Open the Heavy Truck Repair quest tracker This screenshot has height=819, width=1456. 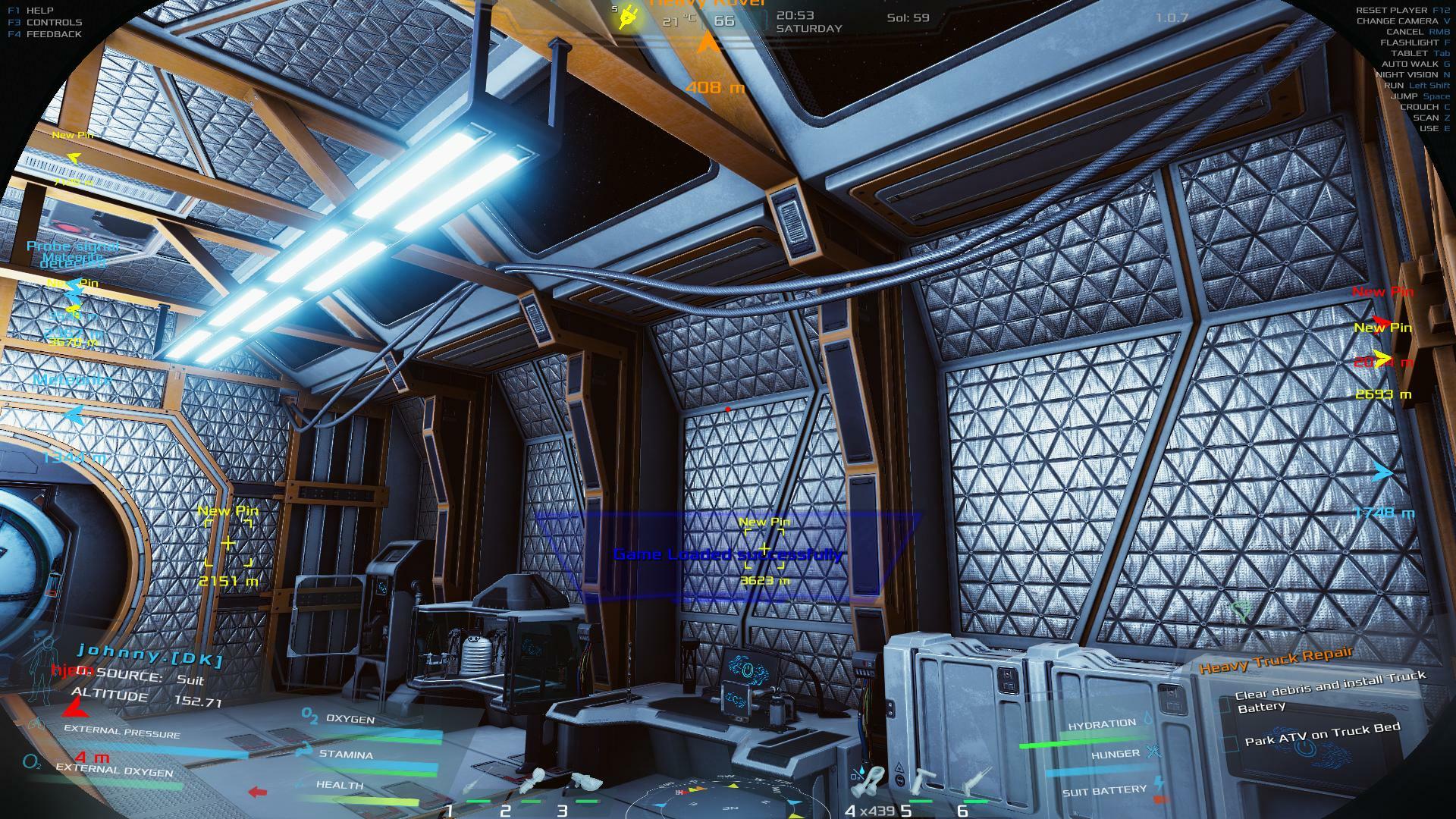point(1276,660)
